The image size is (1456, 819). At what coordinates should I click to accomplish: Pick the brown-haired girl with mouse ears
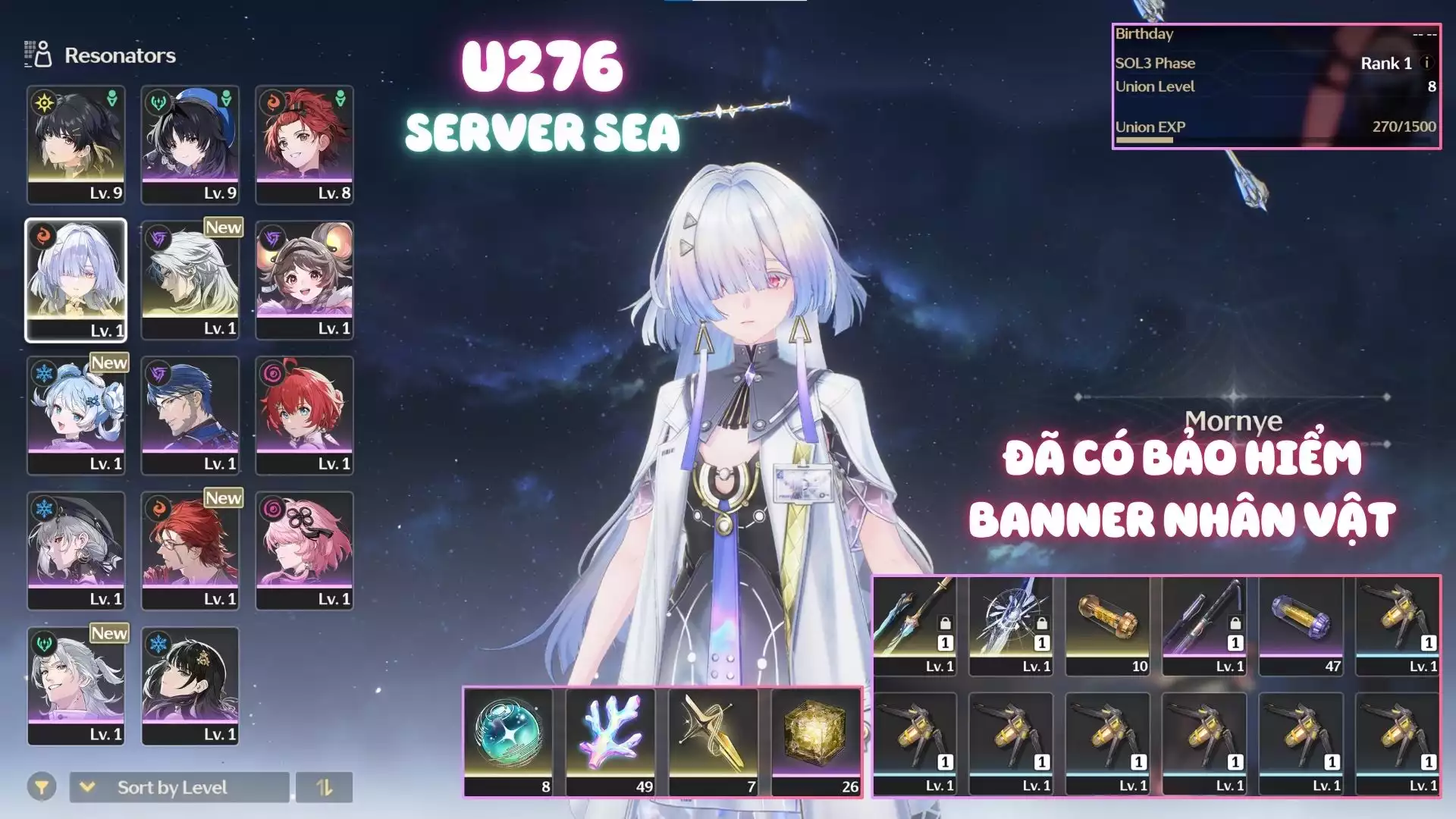[304, 280]
